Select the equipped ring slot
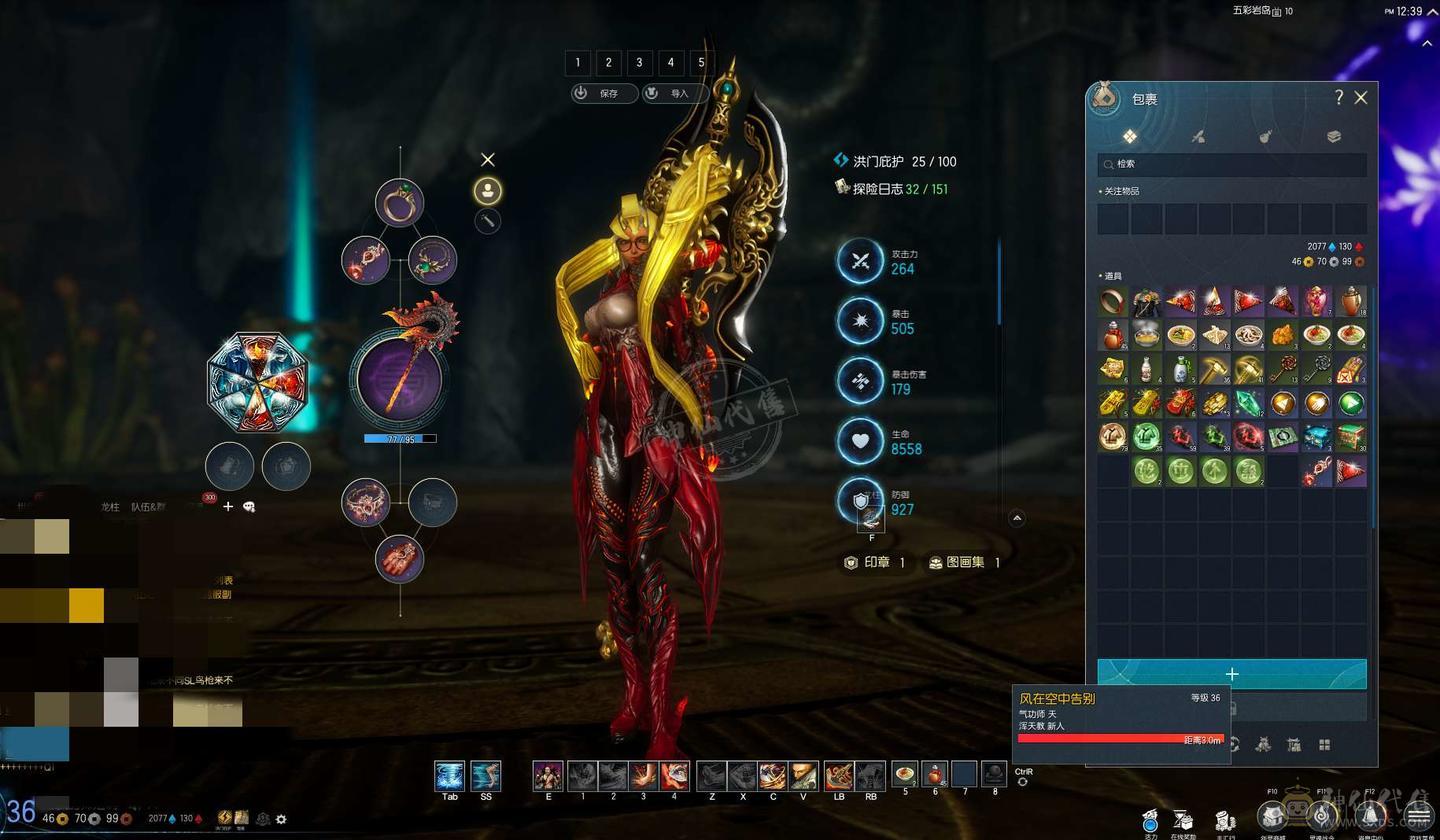Viewport: 1440px width, 840px height. (x=399, y=203)
